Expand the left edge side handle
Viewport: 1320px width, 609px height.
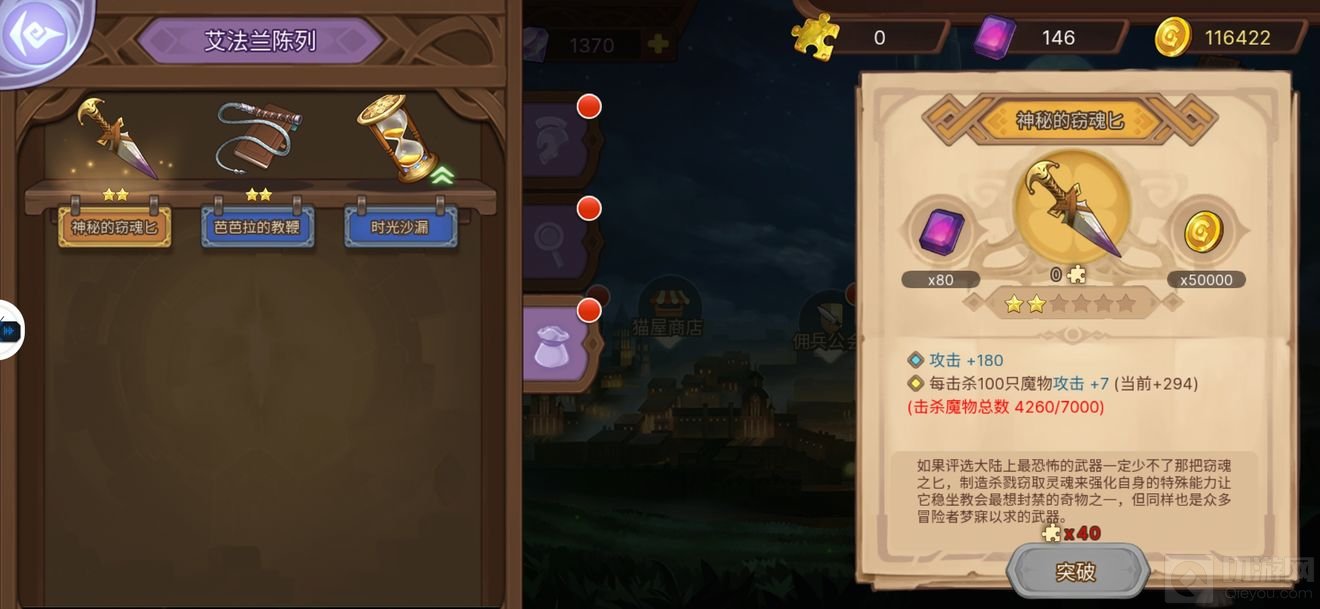(10, 330)
